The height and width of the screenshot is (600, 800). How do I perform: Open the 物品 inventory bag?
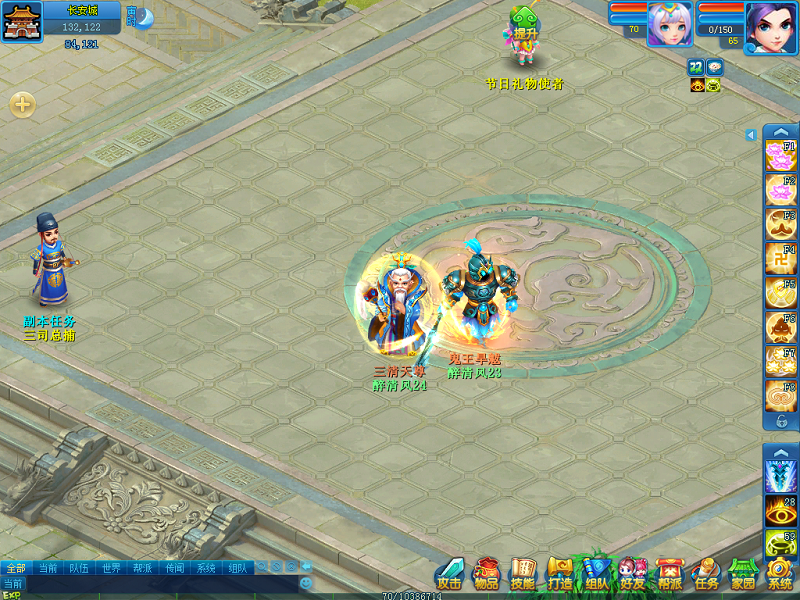point(487,574)
